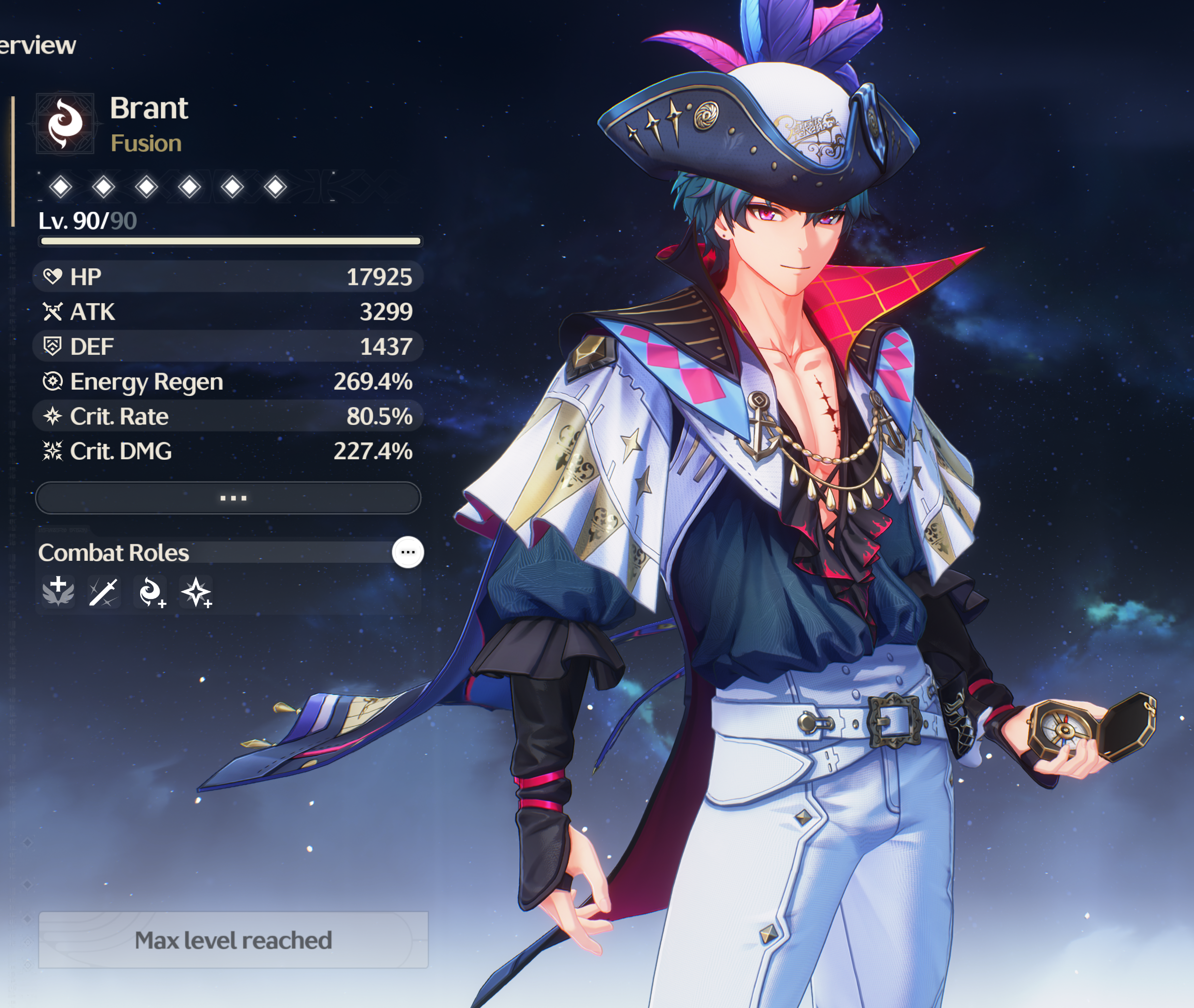Inspect the Fusion swirl combat role icon

[151, 592]
